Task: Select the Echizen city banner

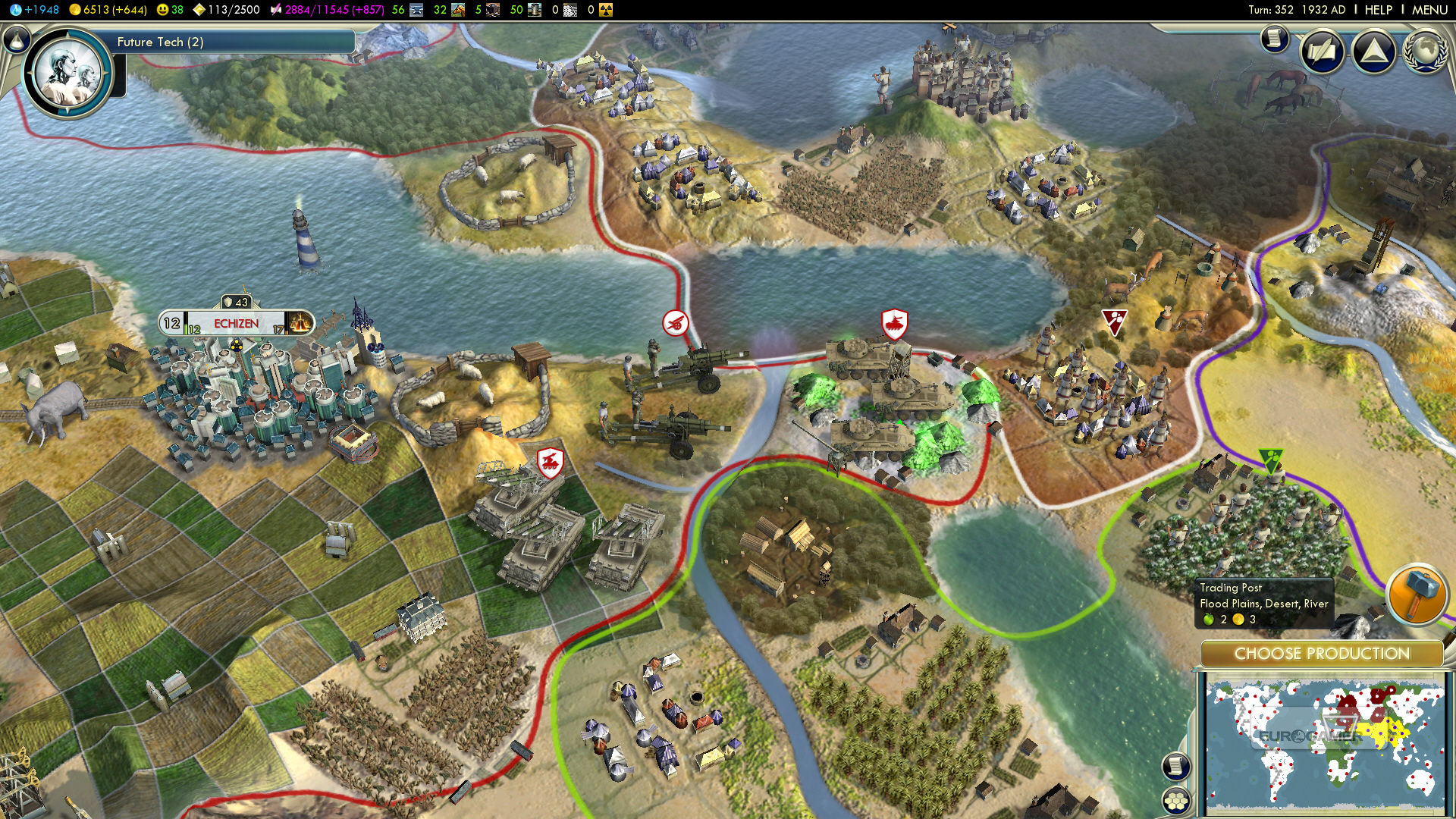Action: 236,324
